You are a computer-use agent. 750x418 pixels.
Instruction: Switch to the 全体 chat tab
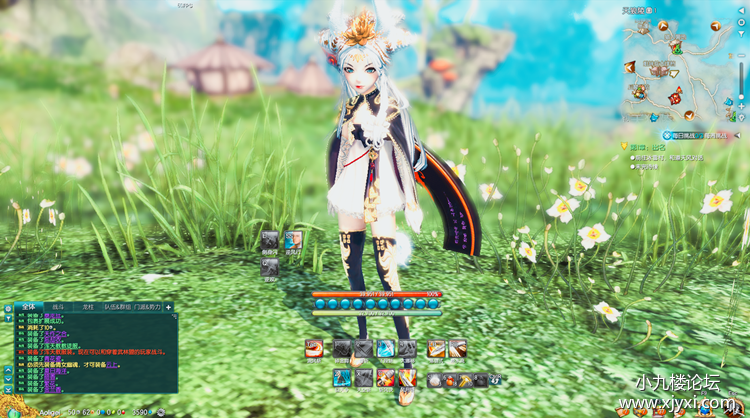click(28, 306)
